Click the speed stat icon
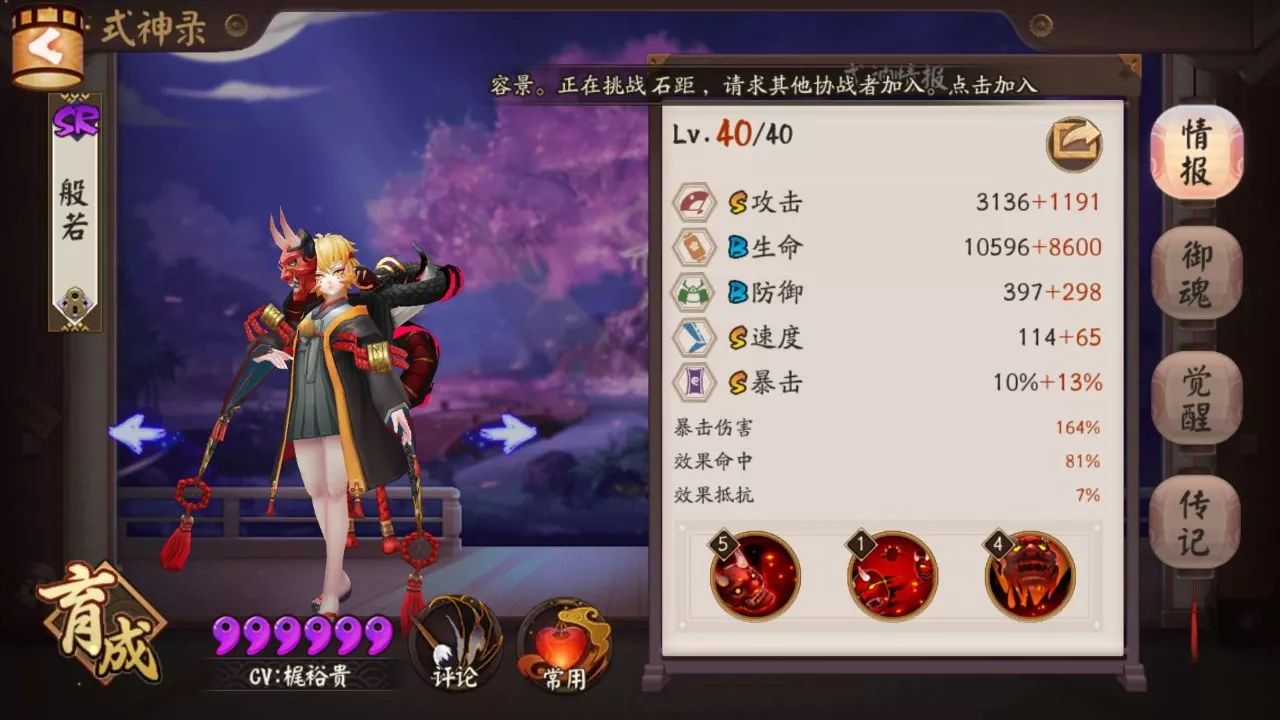 [x=694, y=338]
